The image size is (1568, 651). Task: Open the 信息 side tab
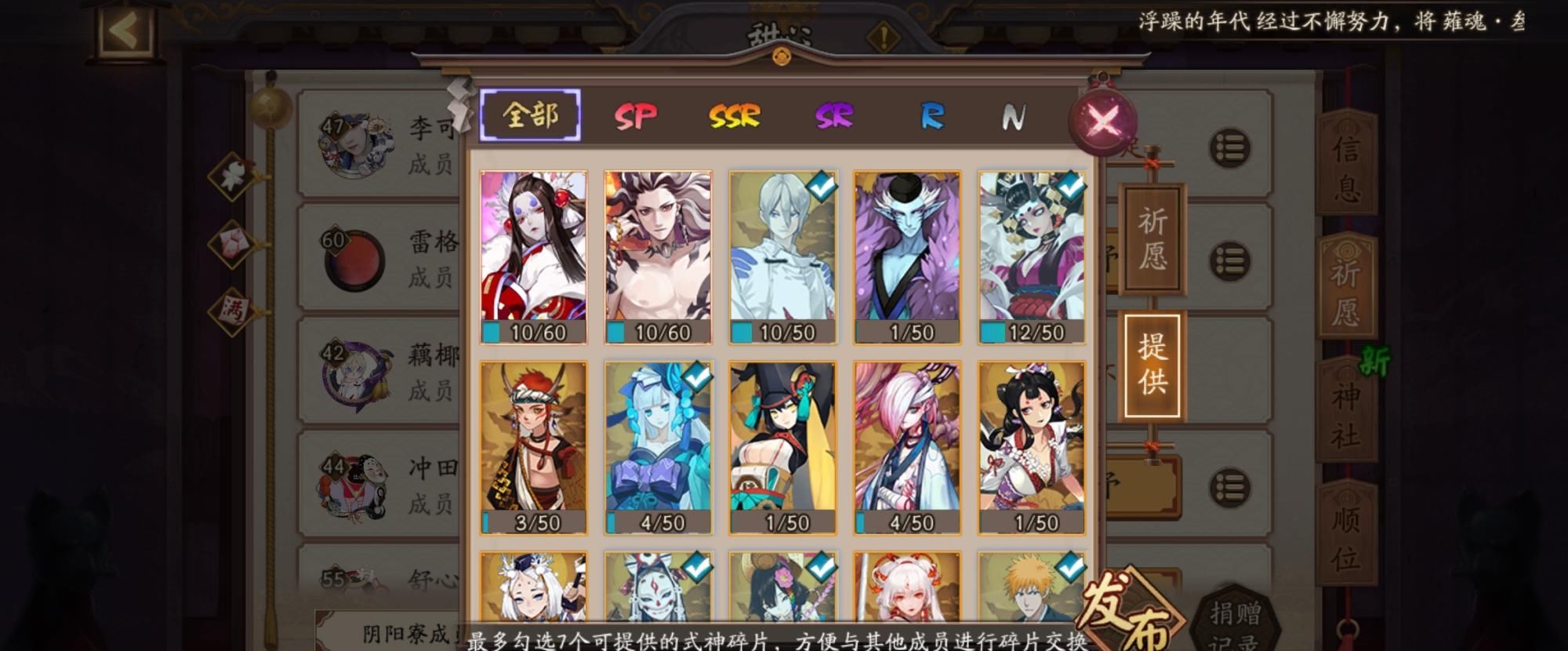(x=1346, y=166)
